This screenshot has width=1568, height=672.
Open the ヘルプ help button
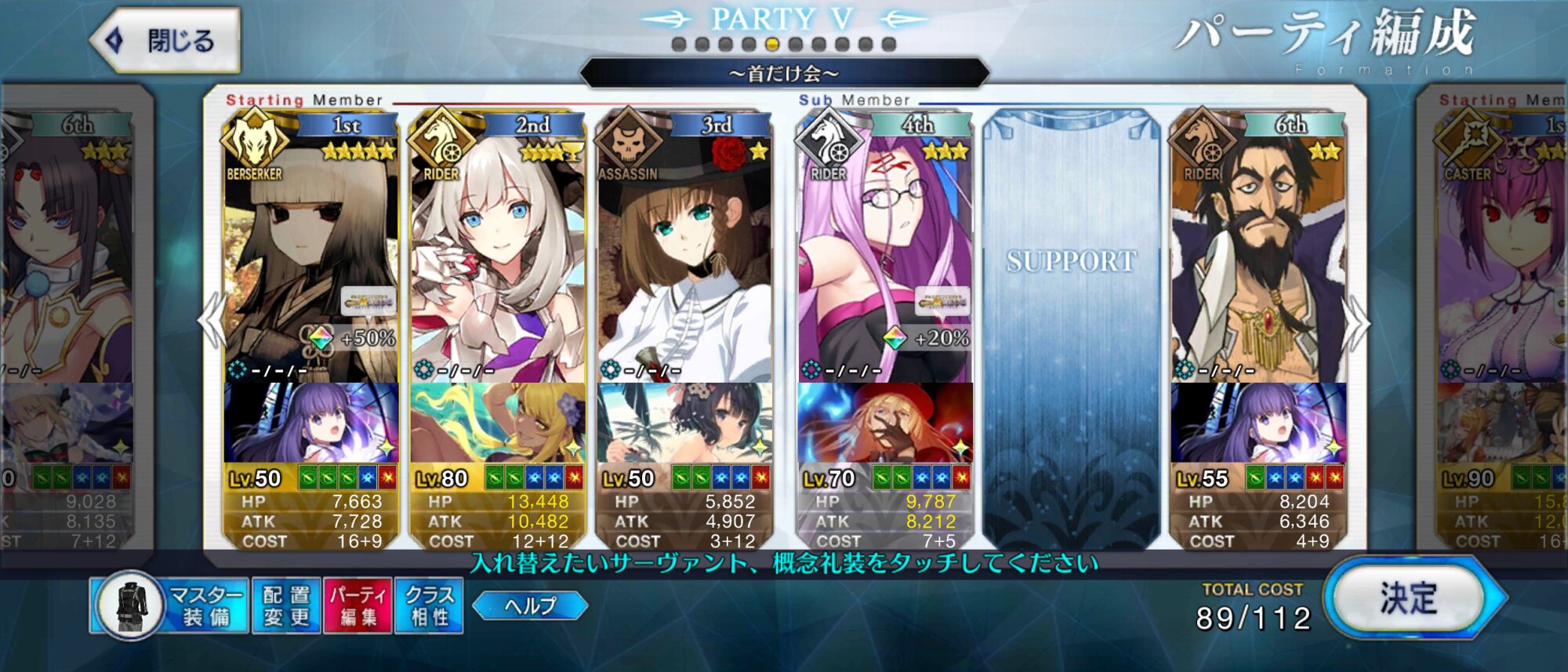click(x=531, y=605)
